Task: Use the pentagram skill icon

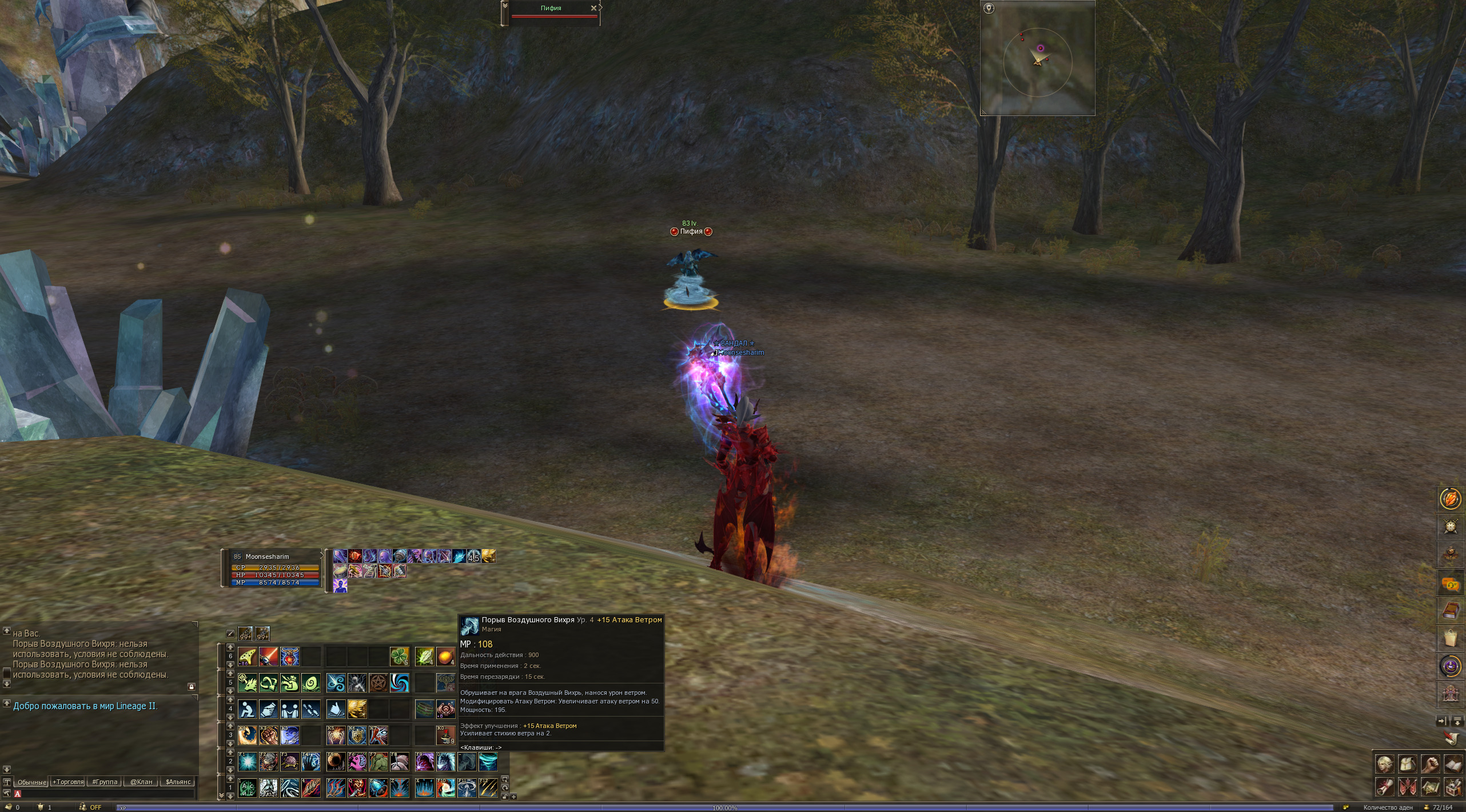Action: pos(378,682)
